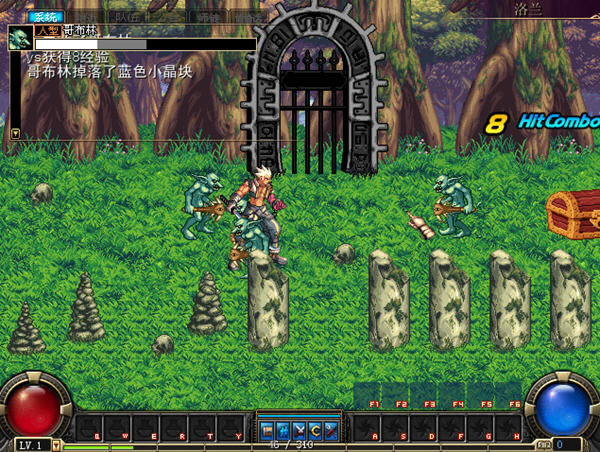
Task: Open the wrench and tools settings icon
Action: [x=330, y=430]
